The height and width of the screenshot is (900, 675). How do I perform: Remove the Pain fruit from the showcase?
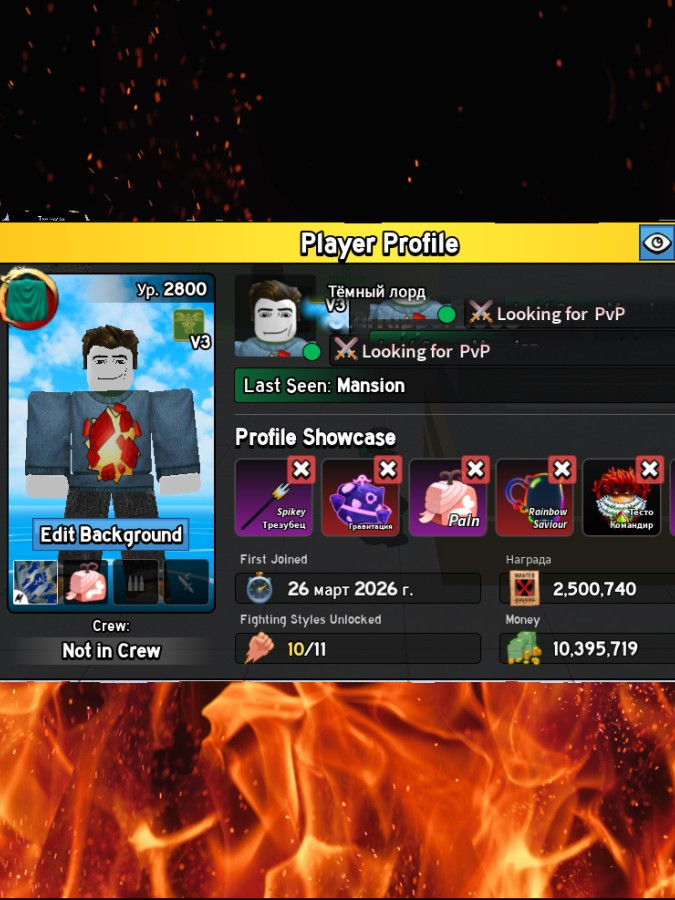pos(475,469)
